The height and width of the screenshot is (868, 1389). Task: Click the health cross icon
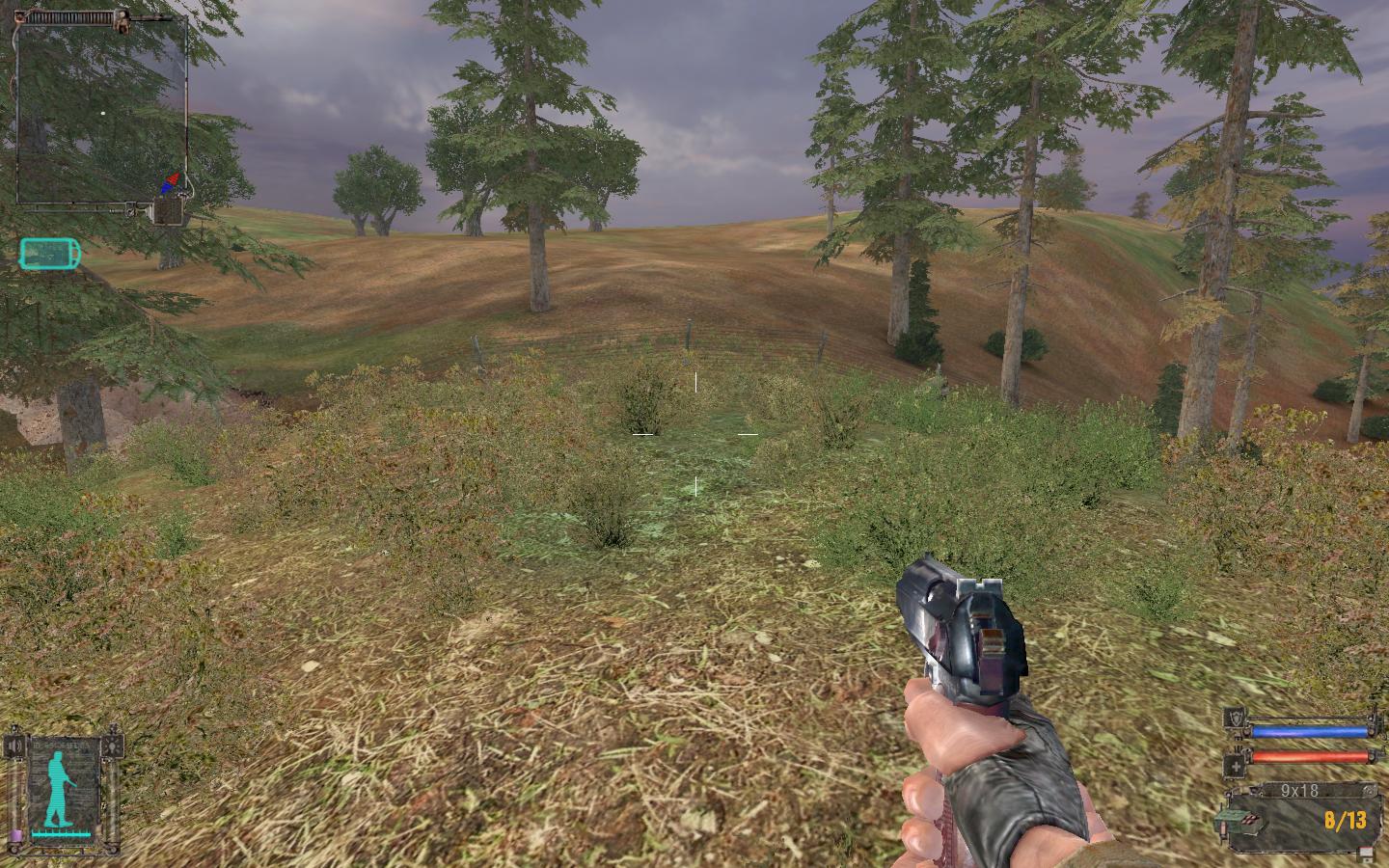coord(1234,766)
